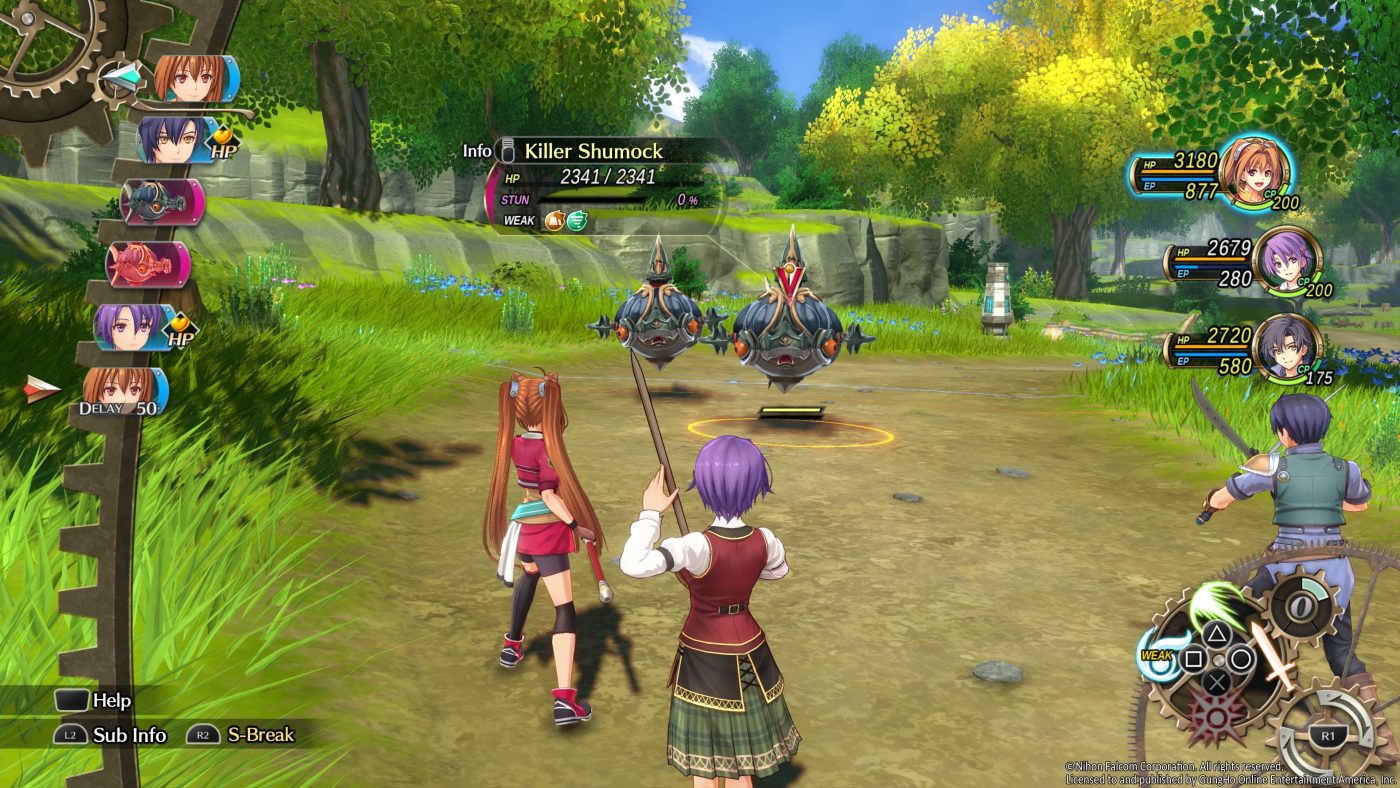Select the dark-haired swordsman's party portrait
The width and height of the screenshot is (1400, 788).
(x=1289, y=348)
